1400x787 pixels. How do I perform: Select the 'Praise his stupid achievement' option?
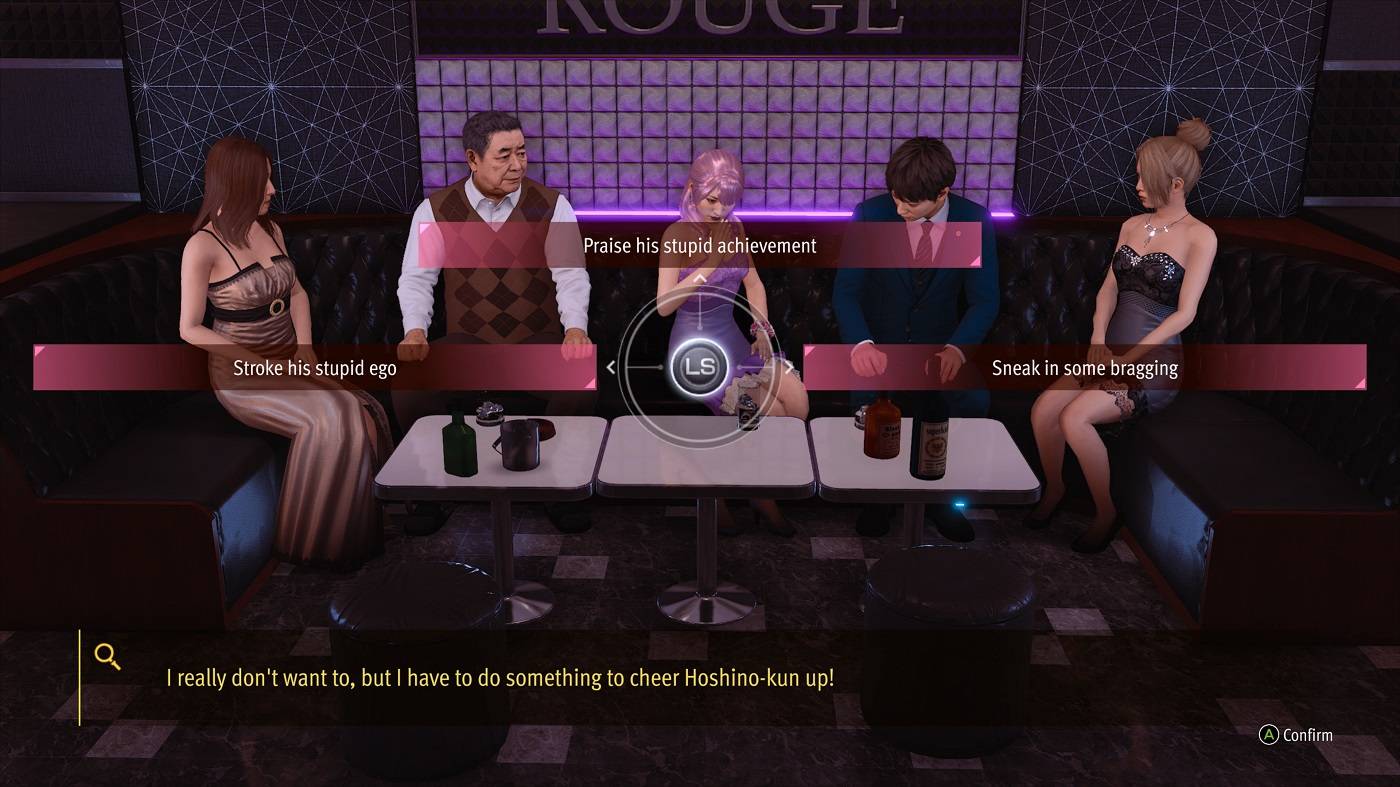(700, 245)
